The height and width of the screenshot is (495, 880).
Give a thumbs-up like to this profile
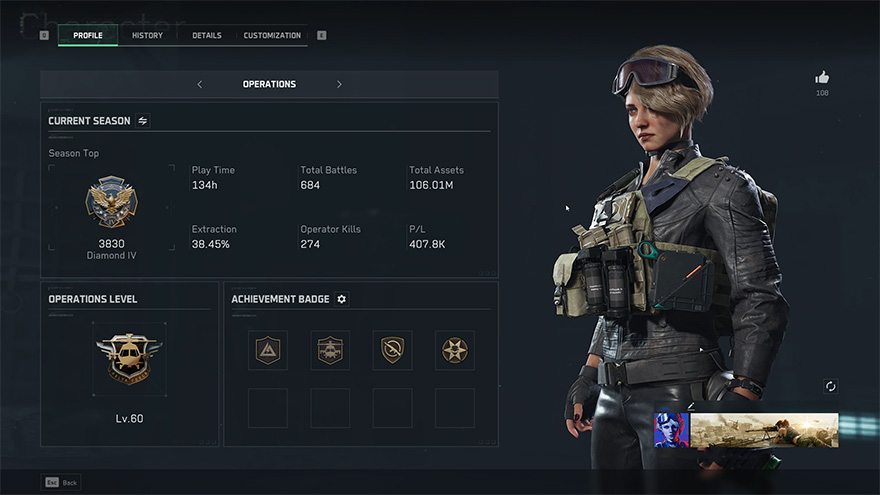point(822,77)
